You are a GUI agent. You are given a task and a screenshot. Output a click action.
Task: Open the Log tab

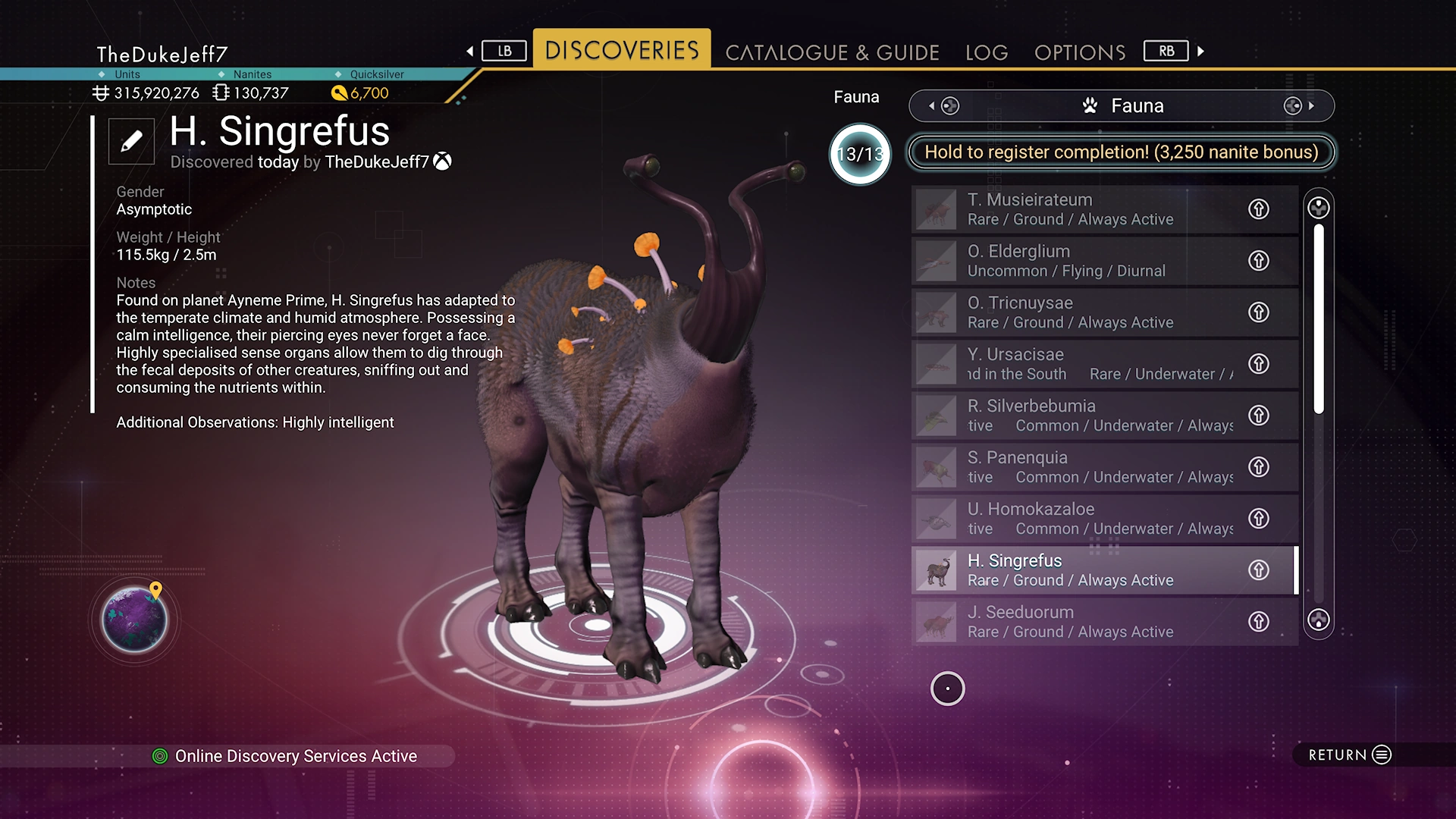987,52
